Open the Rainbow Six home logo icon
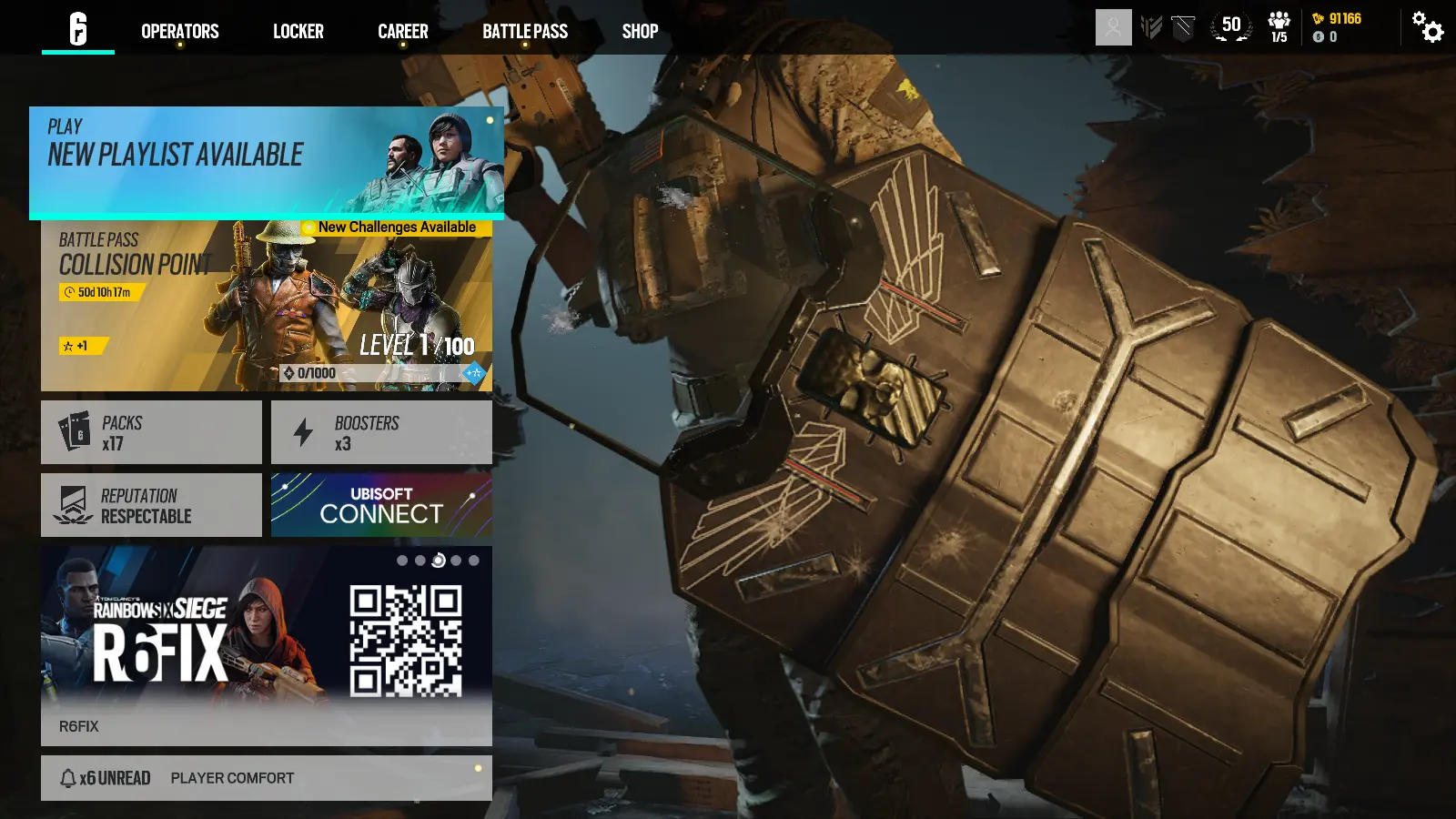Screen dimensions: 1456x819 point(77,29)
